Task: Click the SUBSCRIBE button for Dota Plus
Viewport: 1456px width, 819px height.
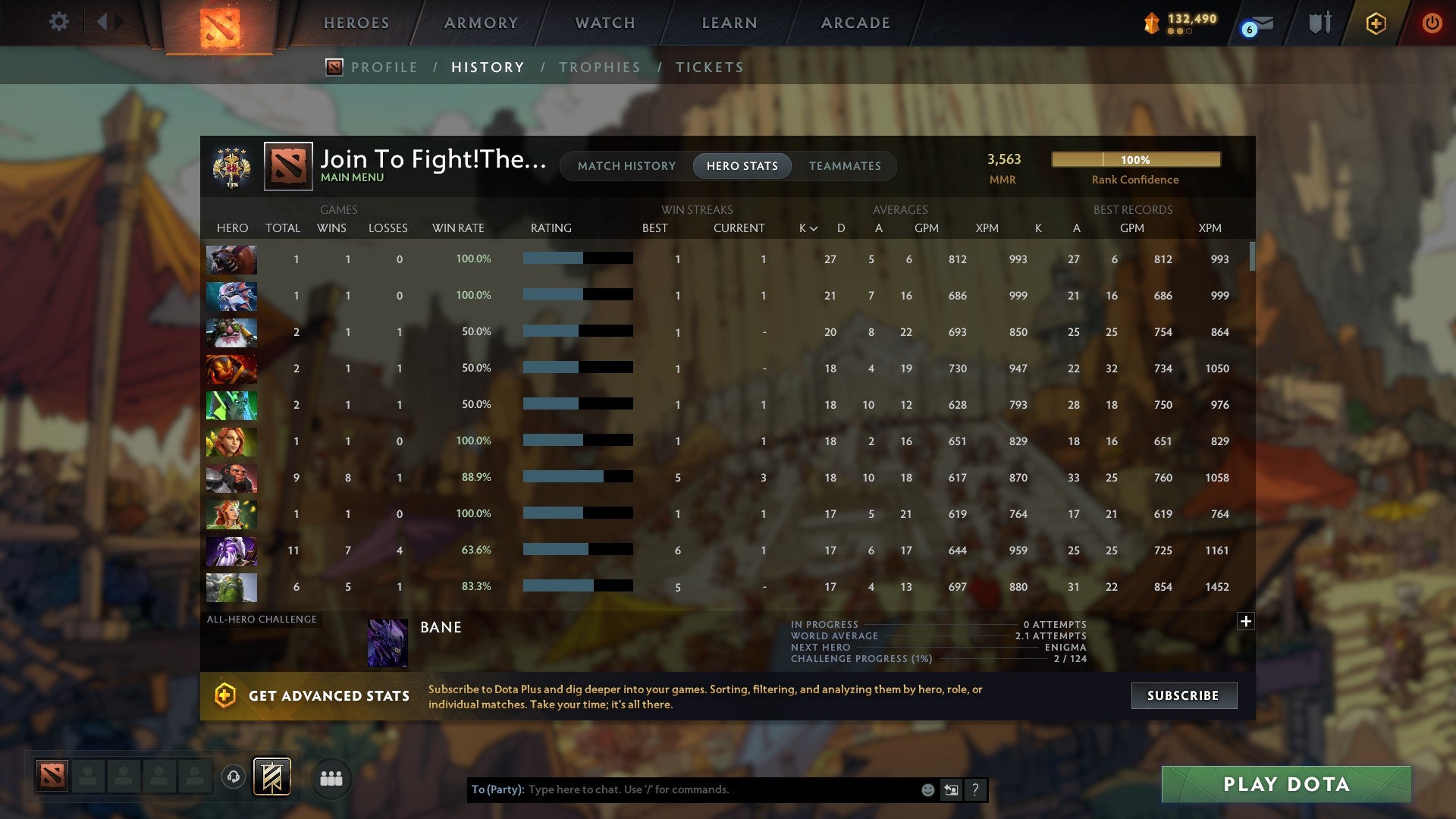Action: point(1183,695)
